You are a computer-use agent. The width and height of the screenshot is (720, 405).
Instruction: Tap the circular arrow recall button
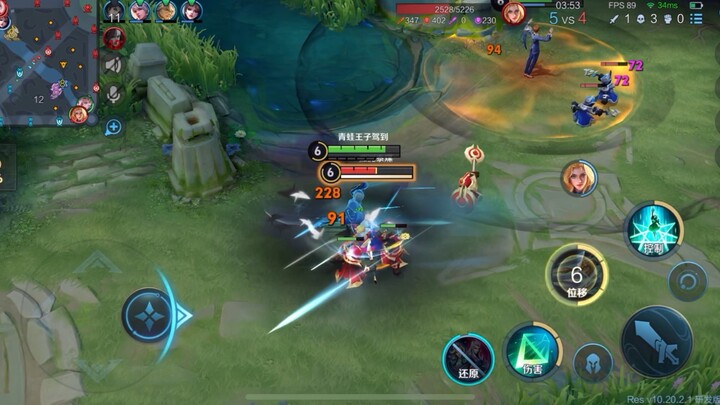688,282
